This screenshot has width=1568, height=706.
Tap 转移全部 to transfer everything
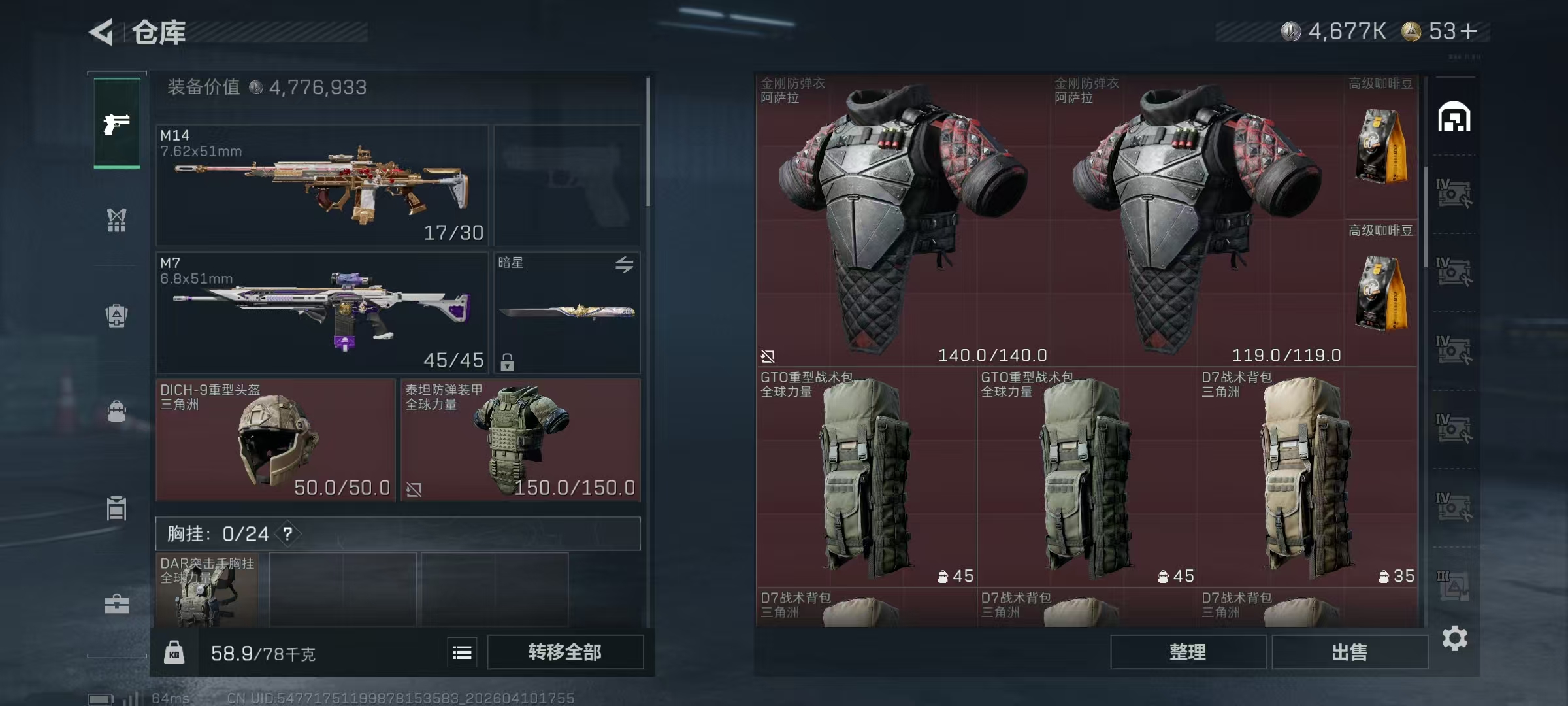[564, 652]
